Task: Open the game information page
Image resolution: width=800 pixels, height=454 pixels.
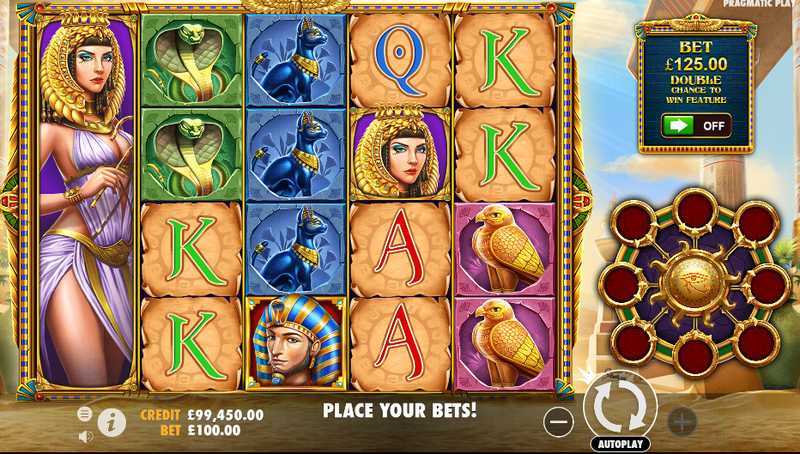Action: click(111, 423)
